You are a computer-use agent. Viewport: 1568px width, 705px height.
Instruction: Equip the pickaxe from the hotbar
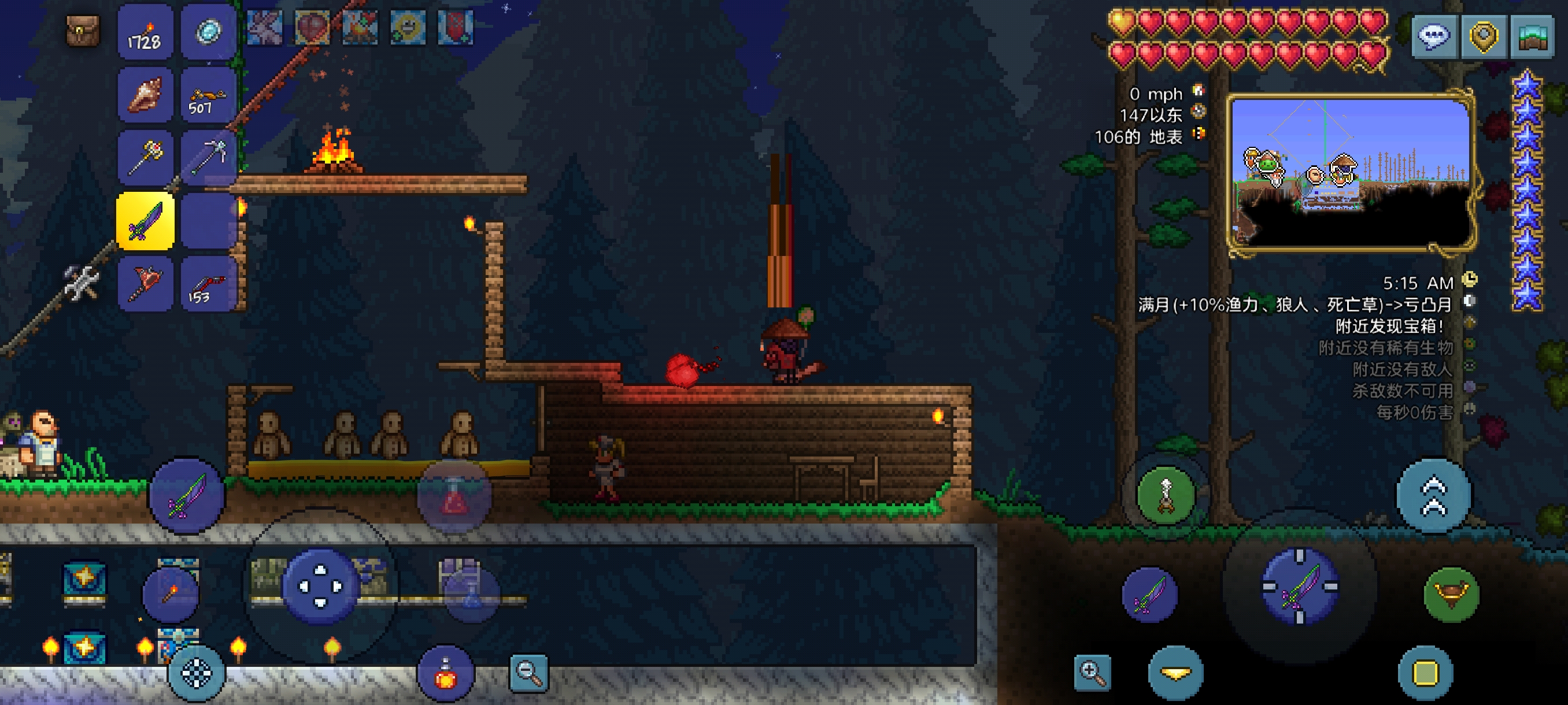pyautogui.click(x=208, y=158)
